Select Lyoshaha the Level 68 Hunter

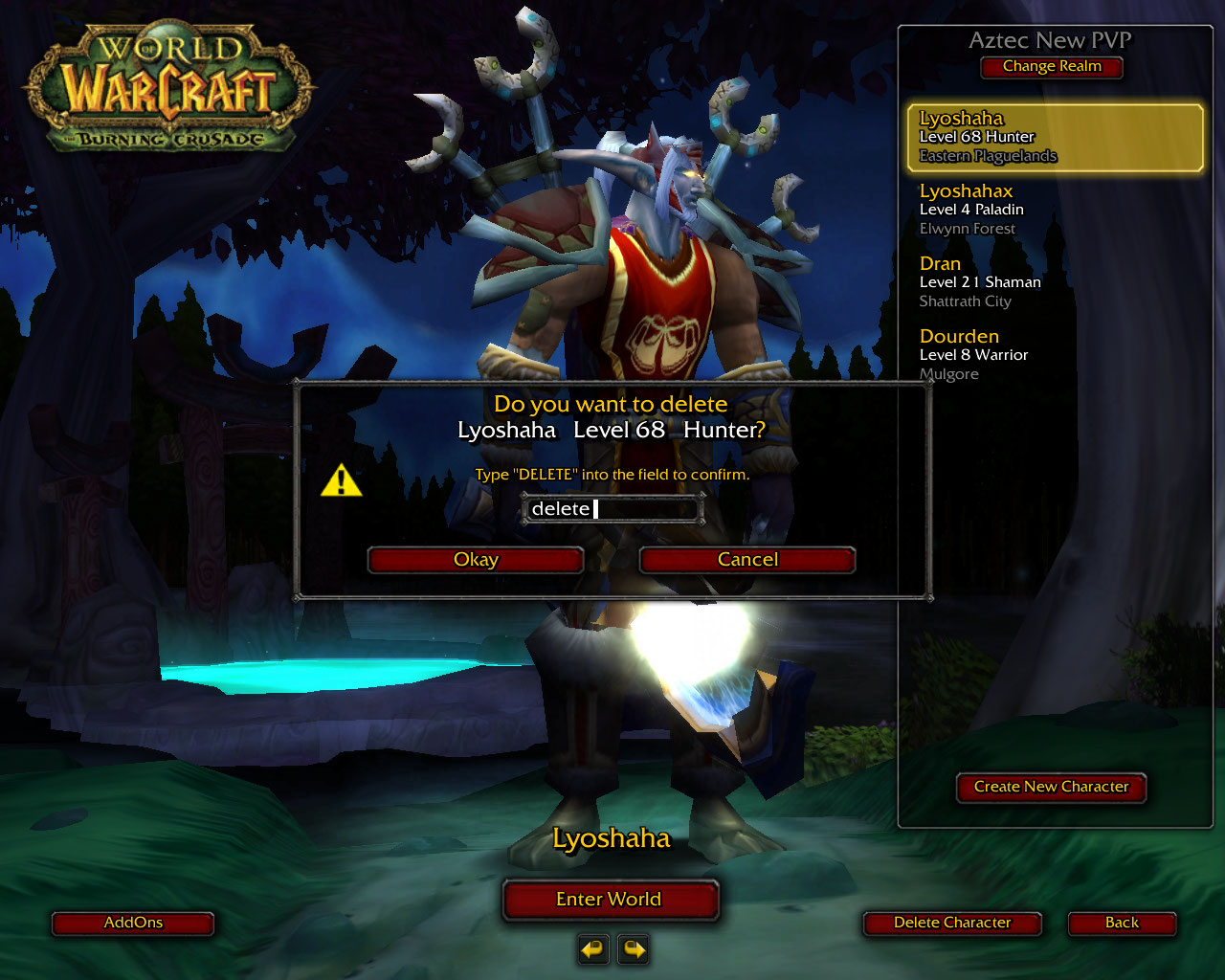(1055, 137)
